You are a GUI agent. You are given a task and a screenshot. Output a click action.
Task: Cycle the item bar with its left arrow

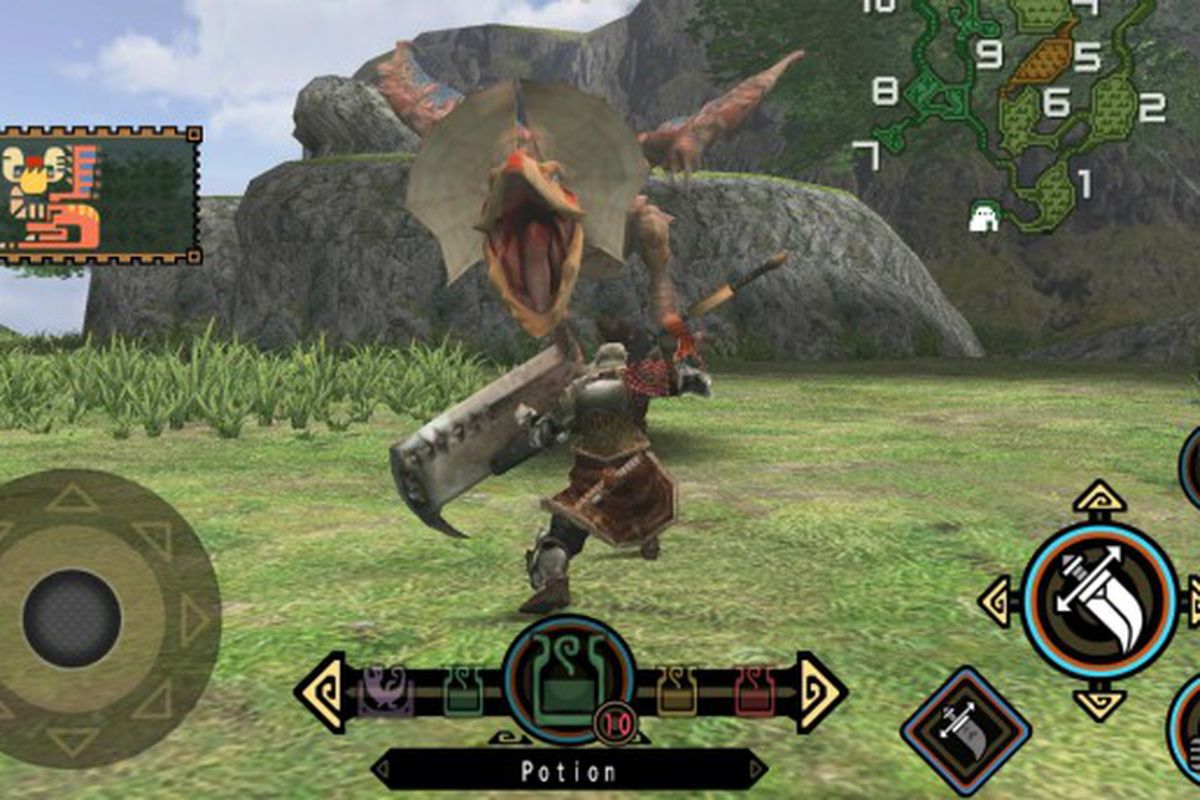[320, 691]
